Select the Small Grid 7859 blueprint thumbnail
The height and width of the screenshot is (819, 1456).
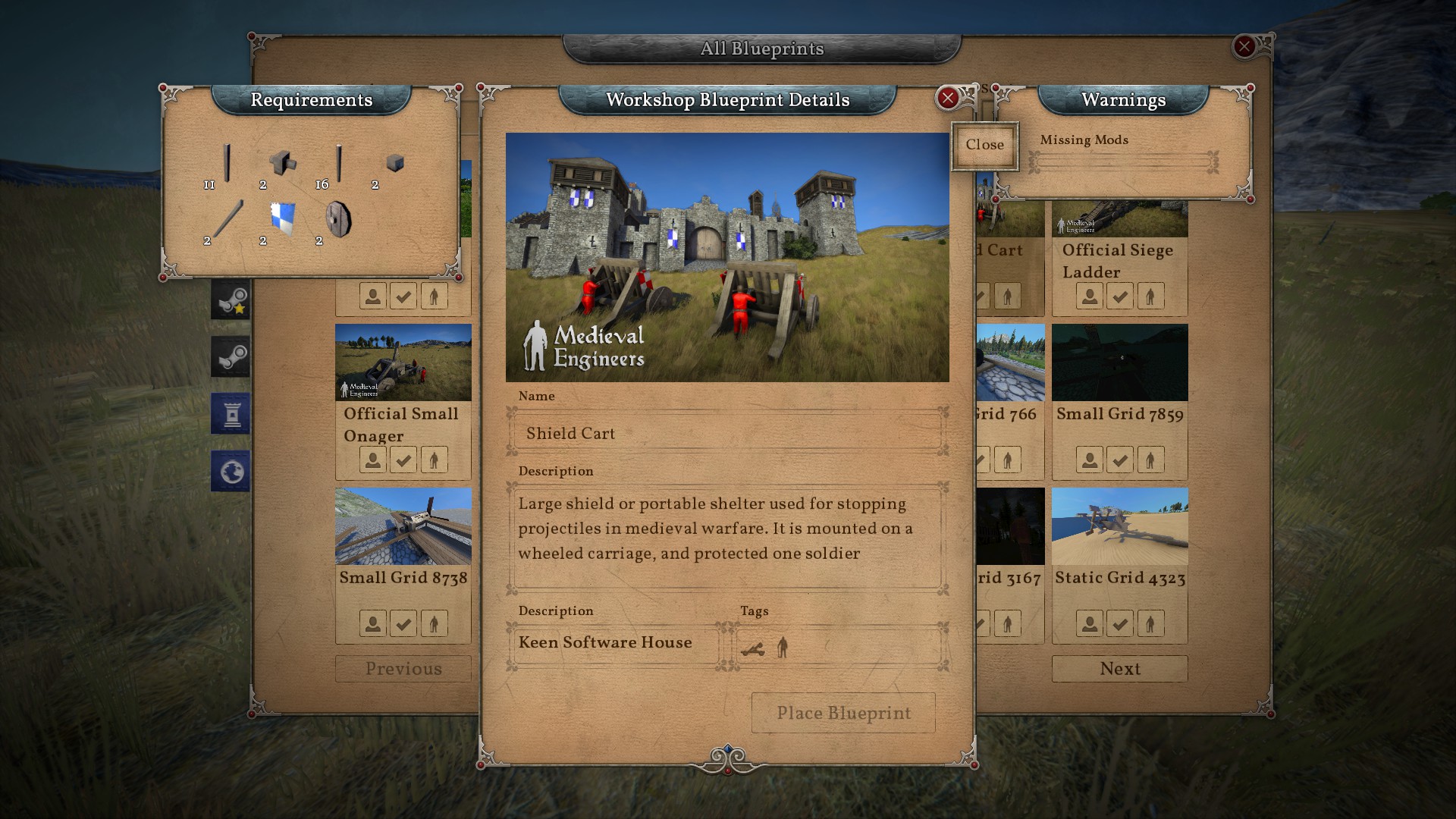(1119, 362)
